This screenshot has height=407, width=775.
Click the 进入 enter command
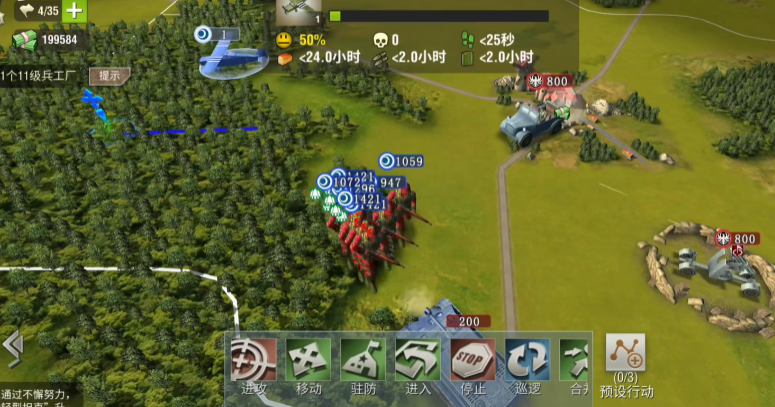tap(418, 360)
